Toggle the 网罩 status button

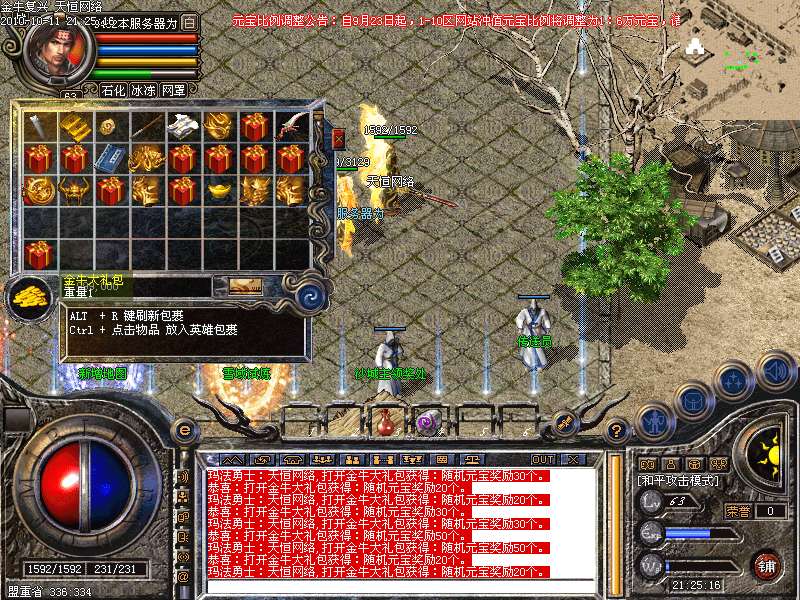pyautogui.click(x=174, y=90)
